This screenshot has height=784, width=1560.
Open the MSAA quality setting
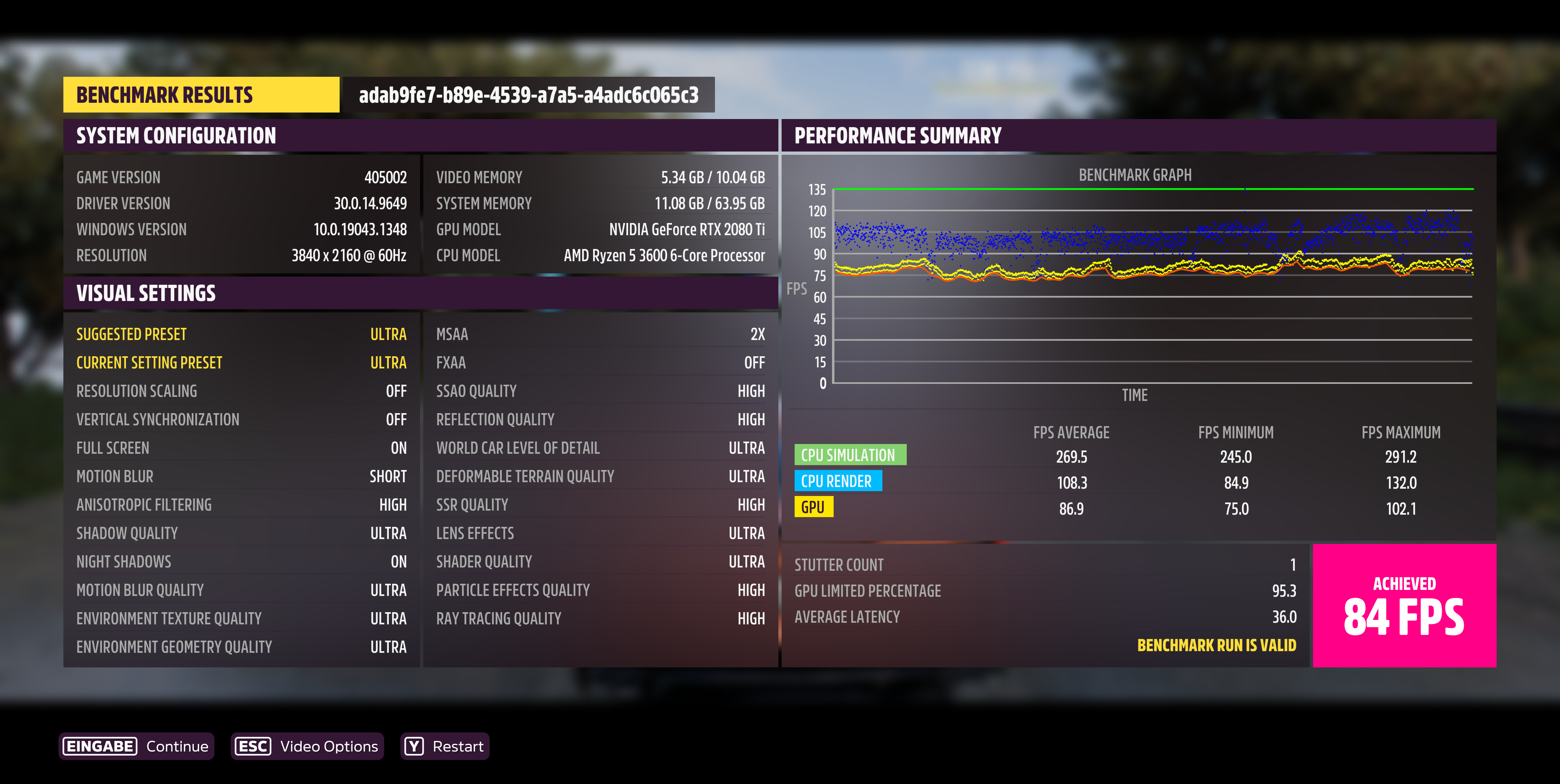point(600,334)
